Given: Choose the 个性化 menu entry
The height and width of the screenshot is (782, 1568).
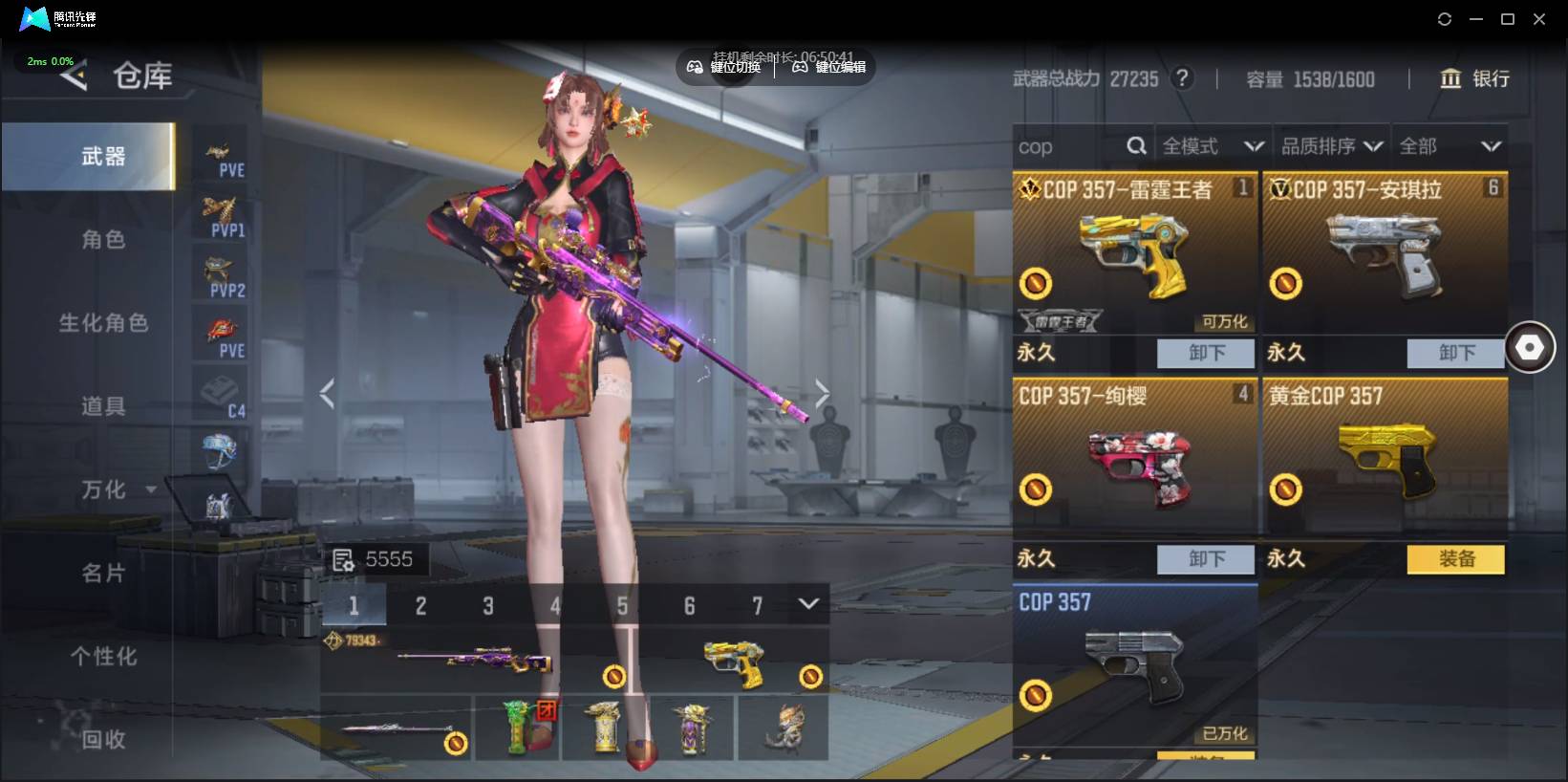Looking at the screenshot, I should click(x=103, y=657).
